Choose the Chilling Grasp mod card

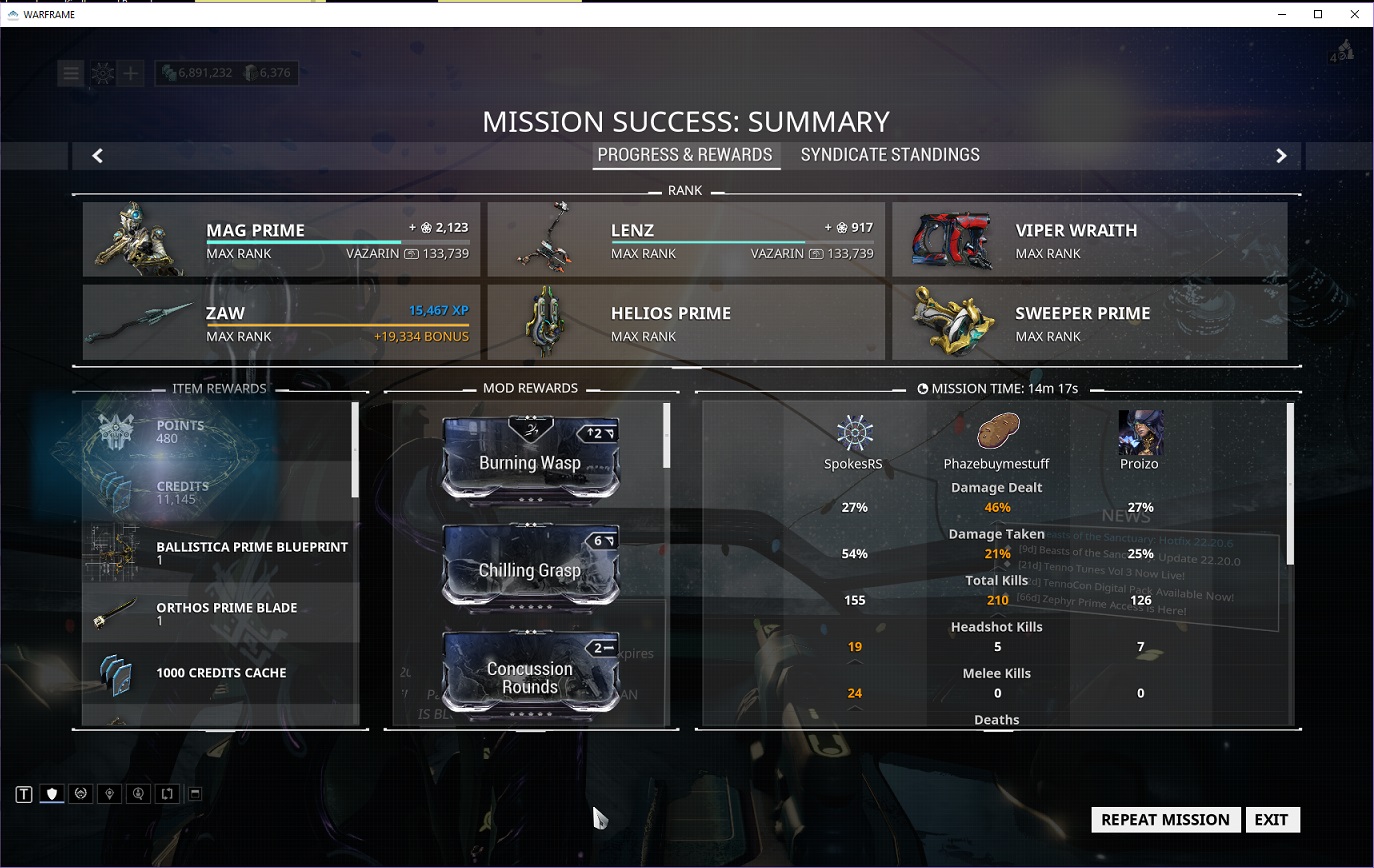click(x=530, y=568)
